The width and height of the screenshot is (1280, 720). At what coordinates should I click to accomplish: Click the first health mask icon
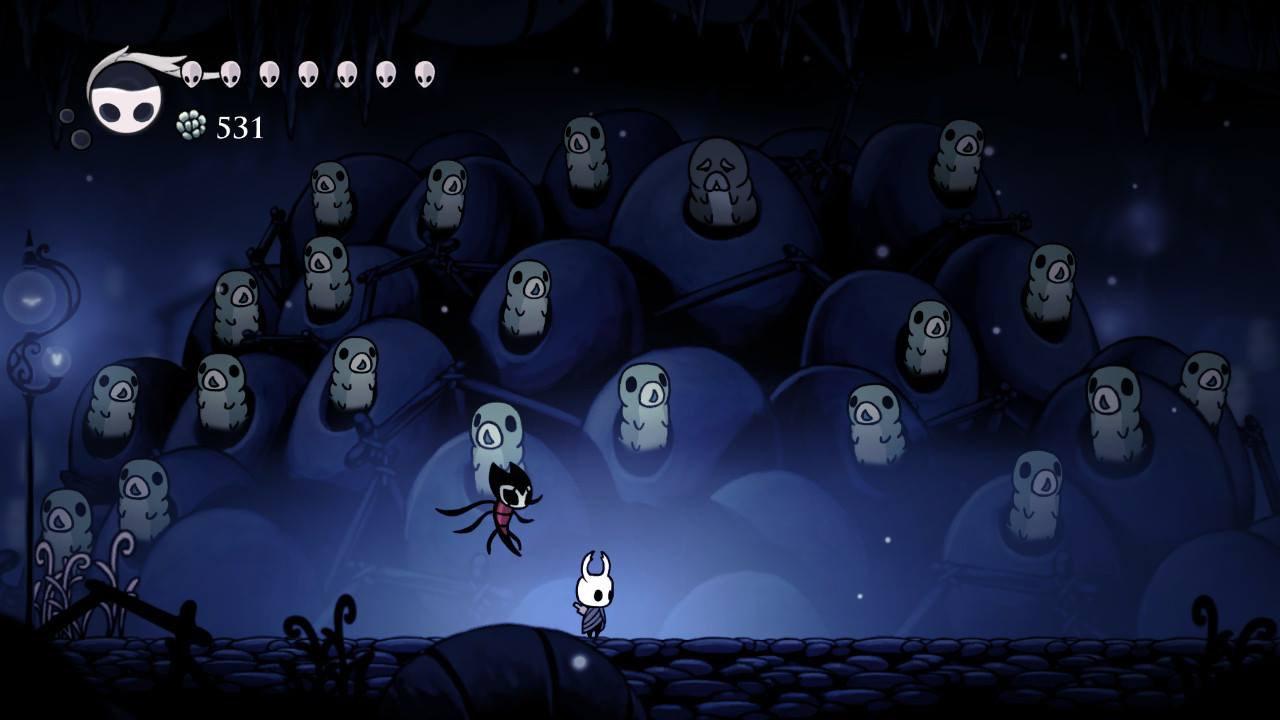[x=191, y=72]
